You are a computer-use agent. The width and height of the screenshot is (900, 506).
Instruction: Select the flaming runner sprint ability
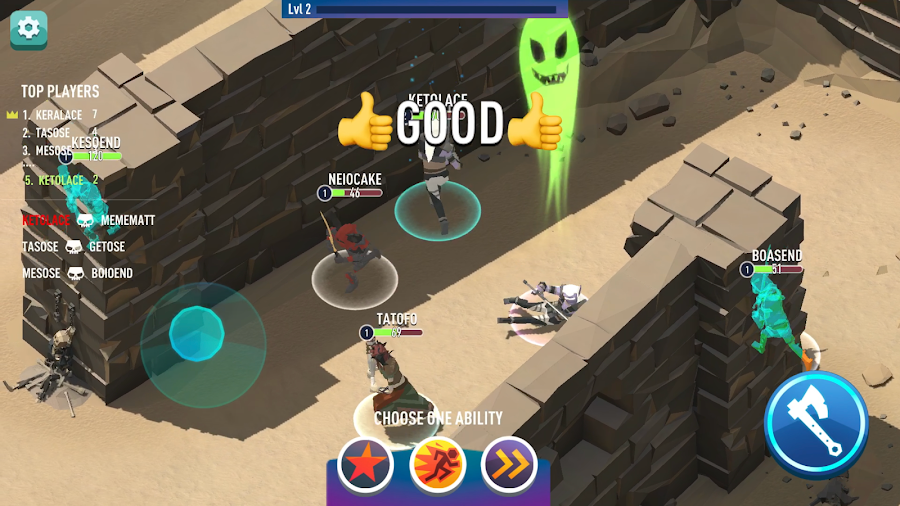[438, 464]
